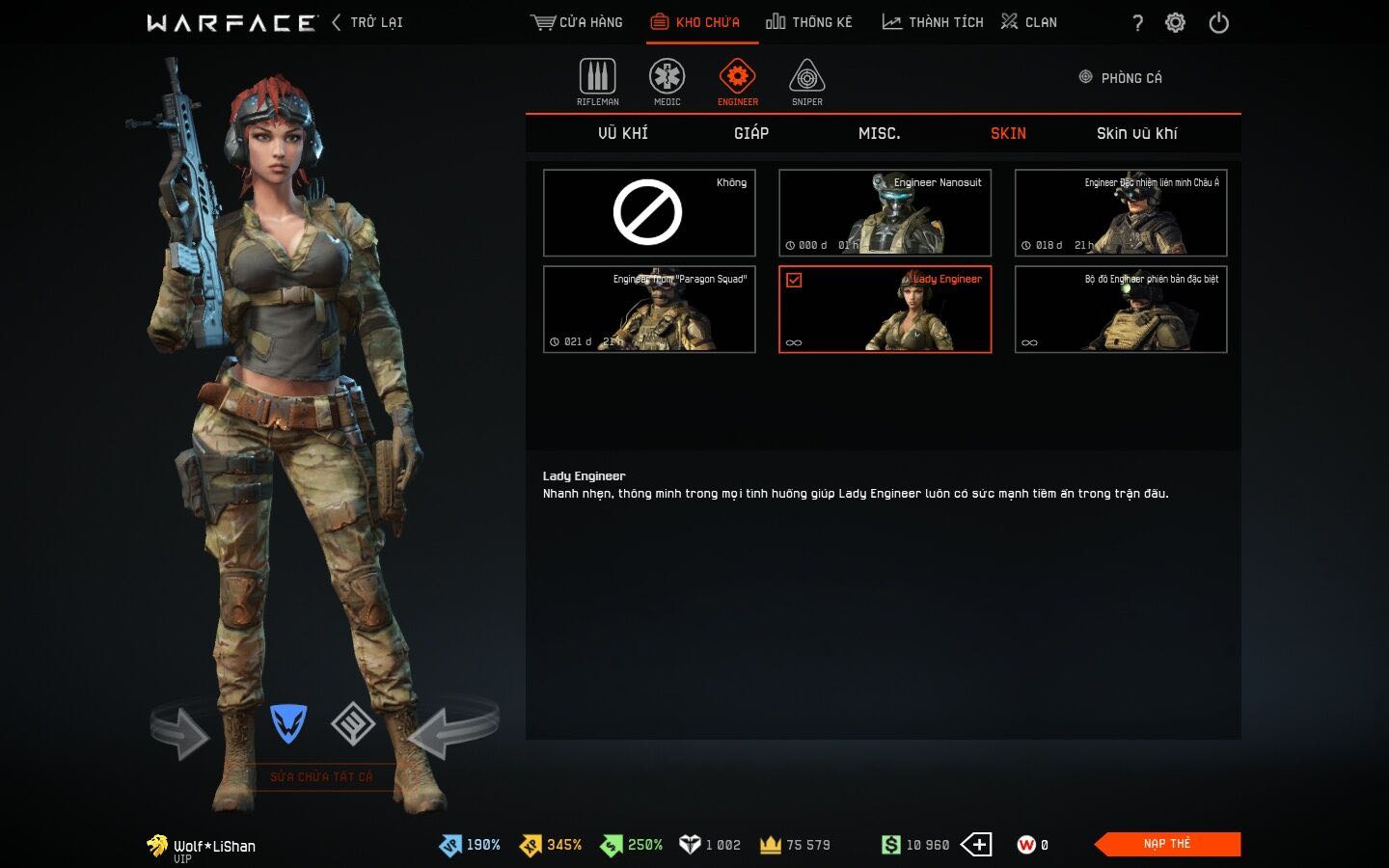Select the Skin vũ khí tab
The width and height of the screenshot is (1389, 868).
[x=1136, y=133]
